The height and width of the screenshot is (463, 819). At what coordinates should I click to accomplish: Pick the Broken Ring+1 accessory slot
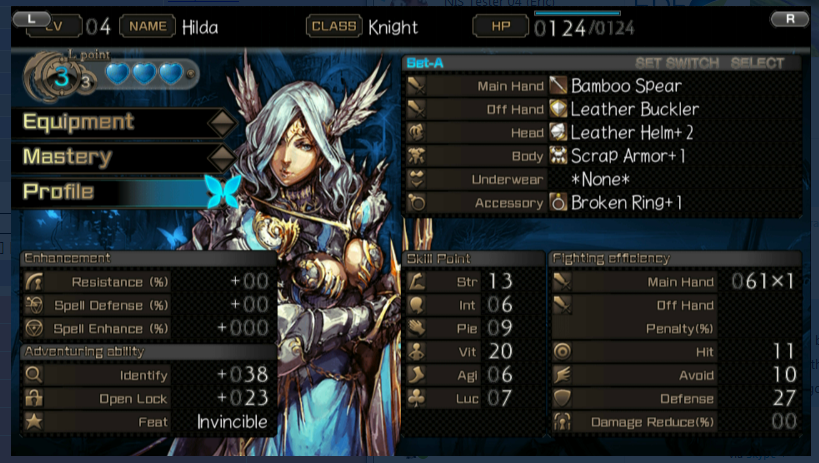626,203
